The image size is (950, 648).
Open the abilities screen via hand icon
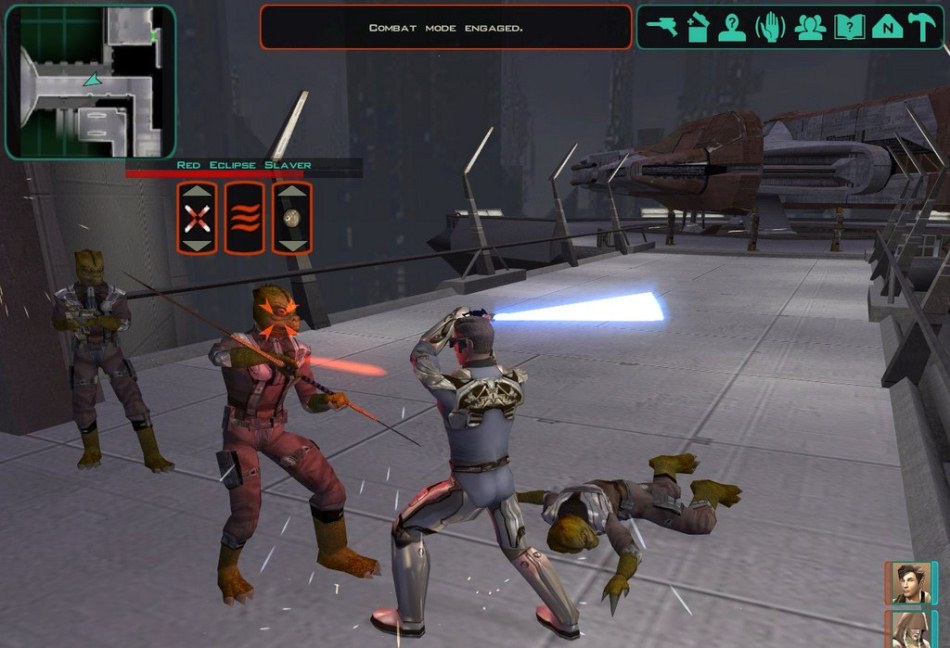(770, 27)
